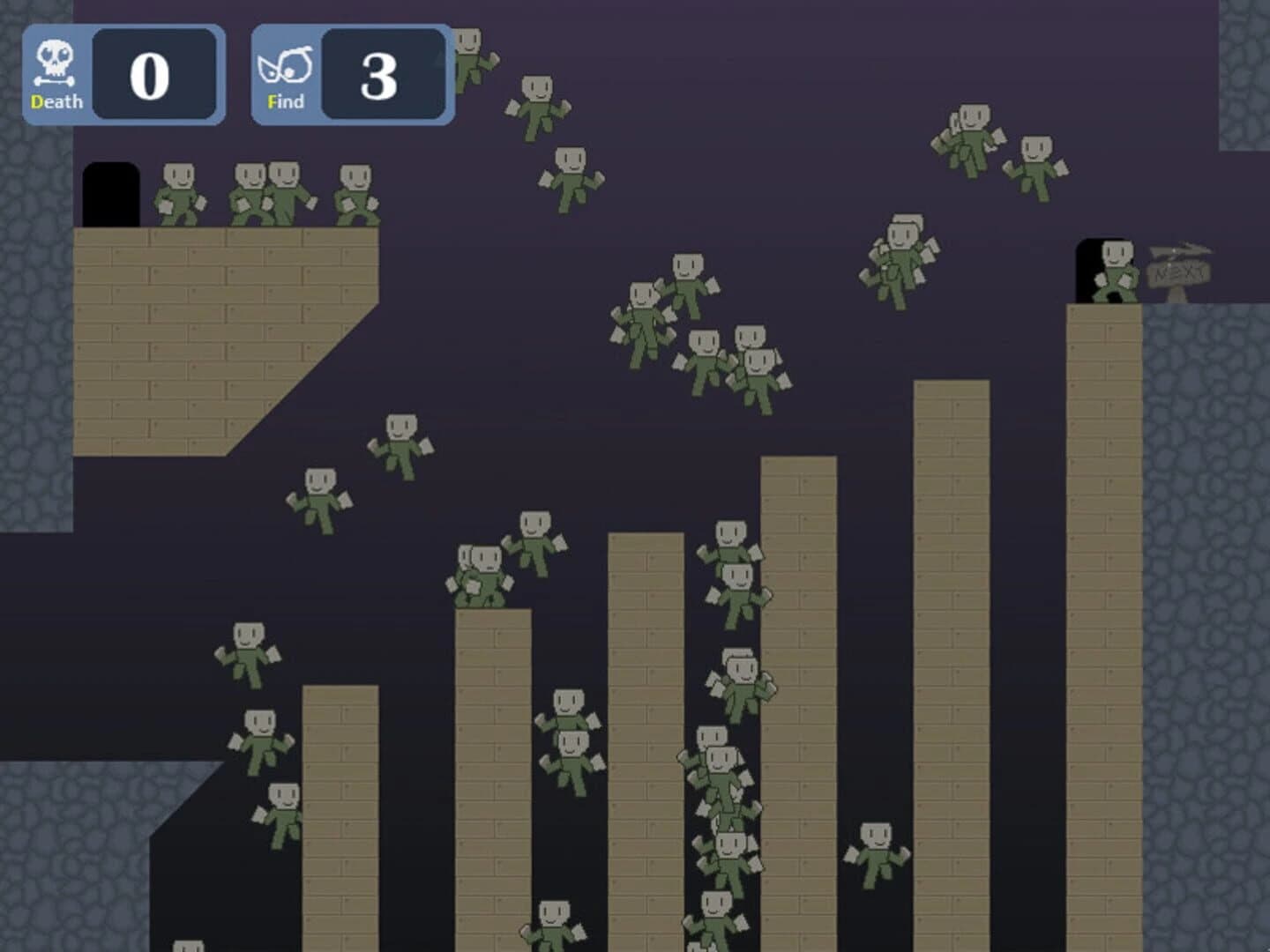The image size is (1270, 952).
Task: Click the group of three characters on the brick ledge
Action: [273, 190]
